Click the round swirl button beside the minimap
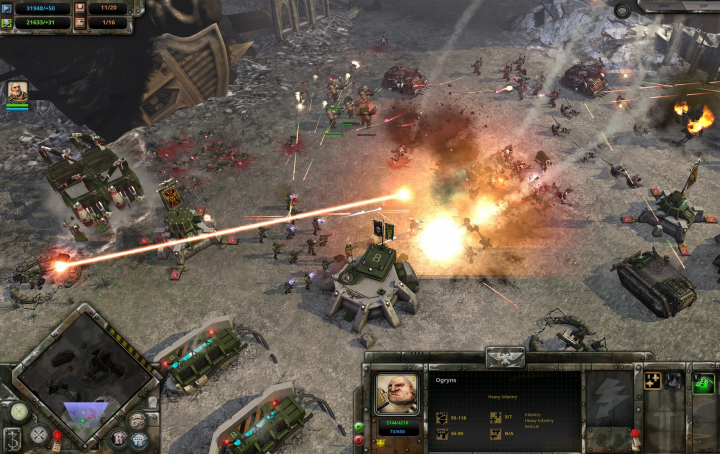 [137, 419]
